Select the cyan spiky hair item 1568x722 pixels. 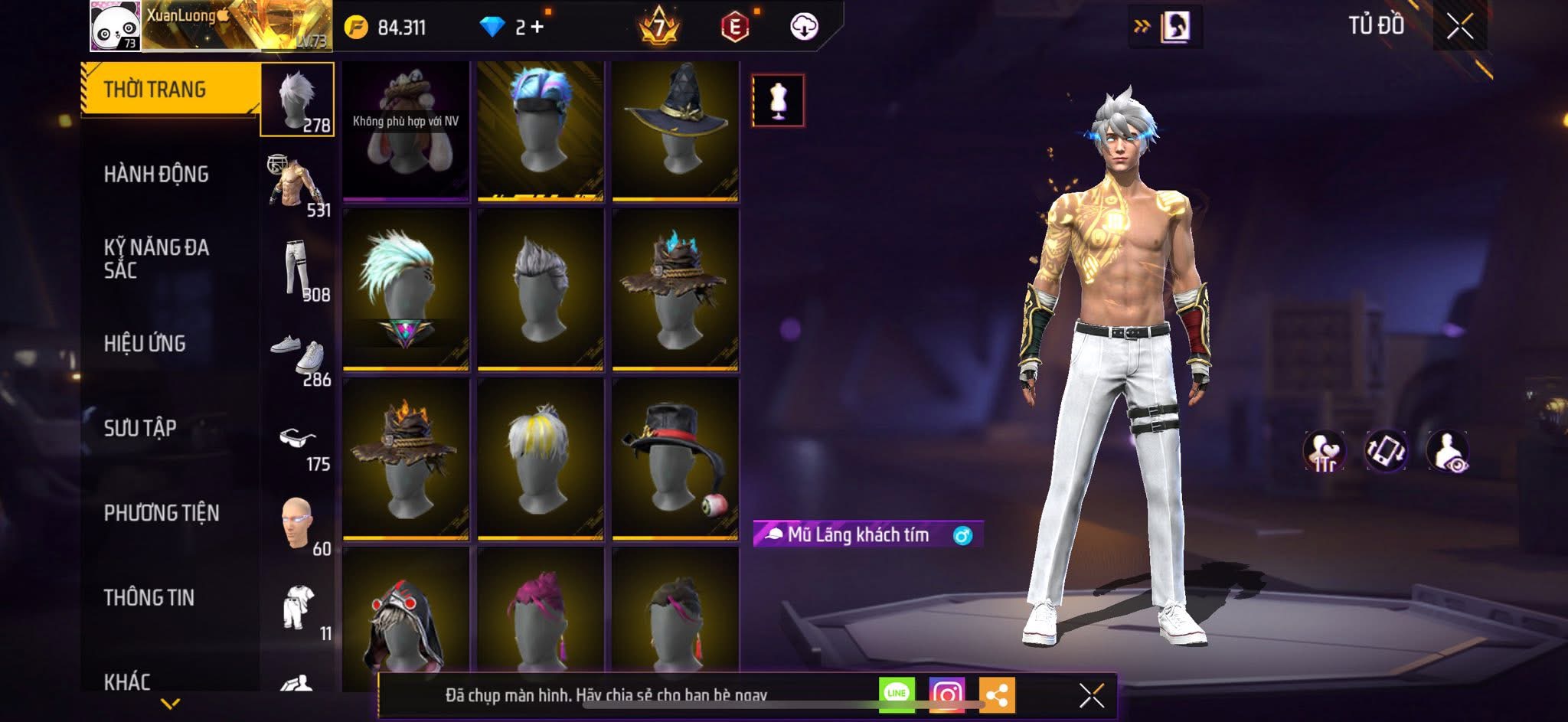[406, 289]
